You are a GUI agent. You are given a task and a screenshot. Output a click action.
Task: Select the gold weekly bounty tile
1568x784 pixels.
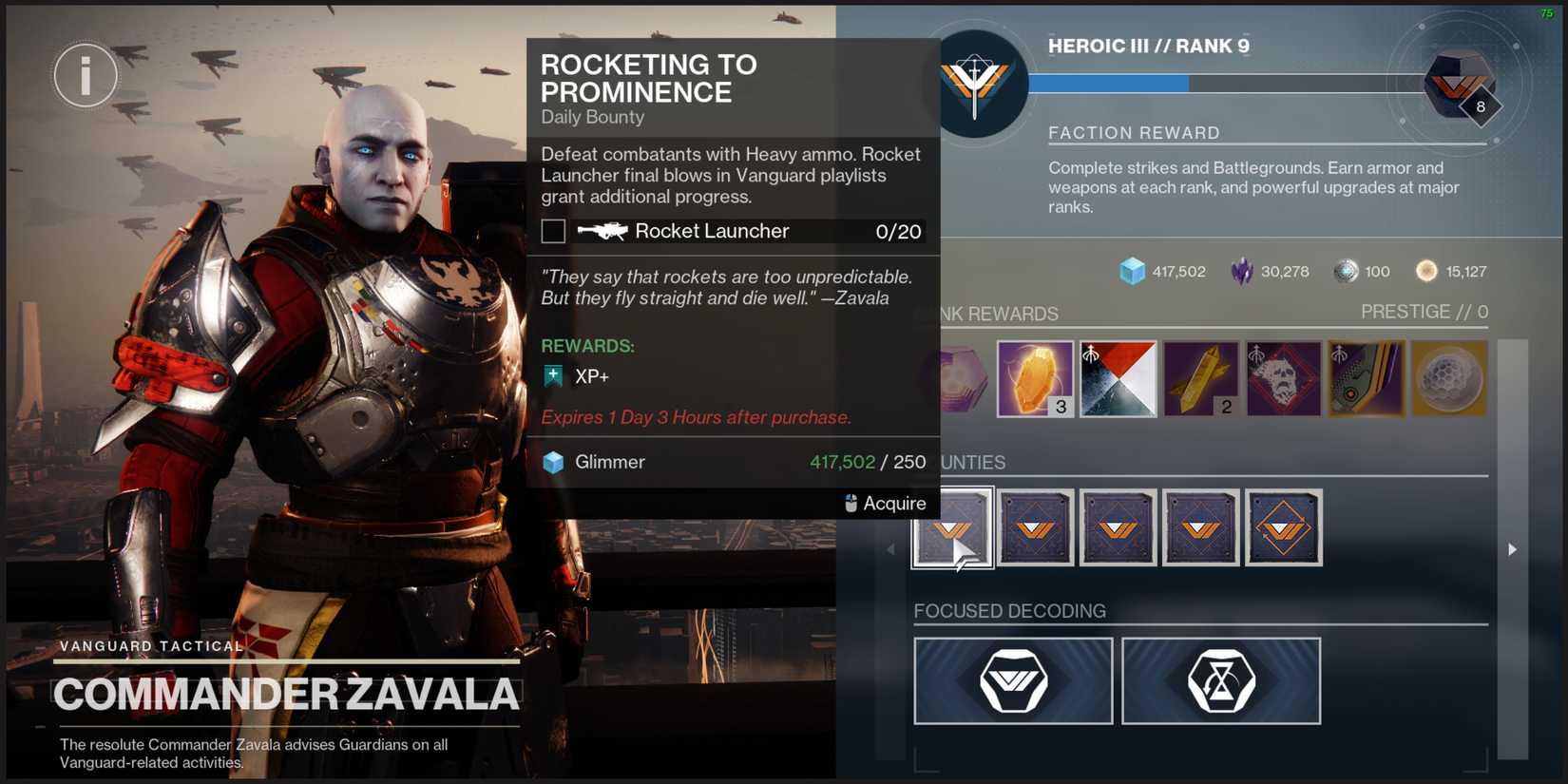click(1284, 526)
